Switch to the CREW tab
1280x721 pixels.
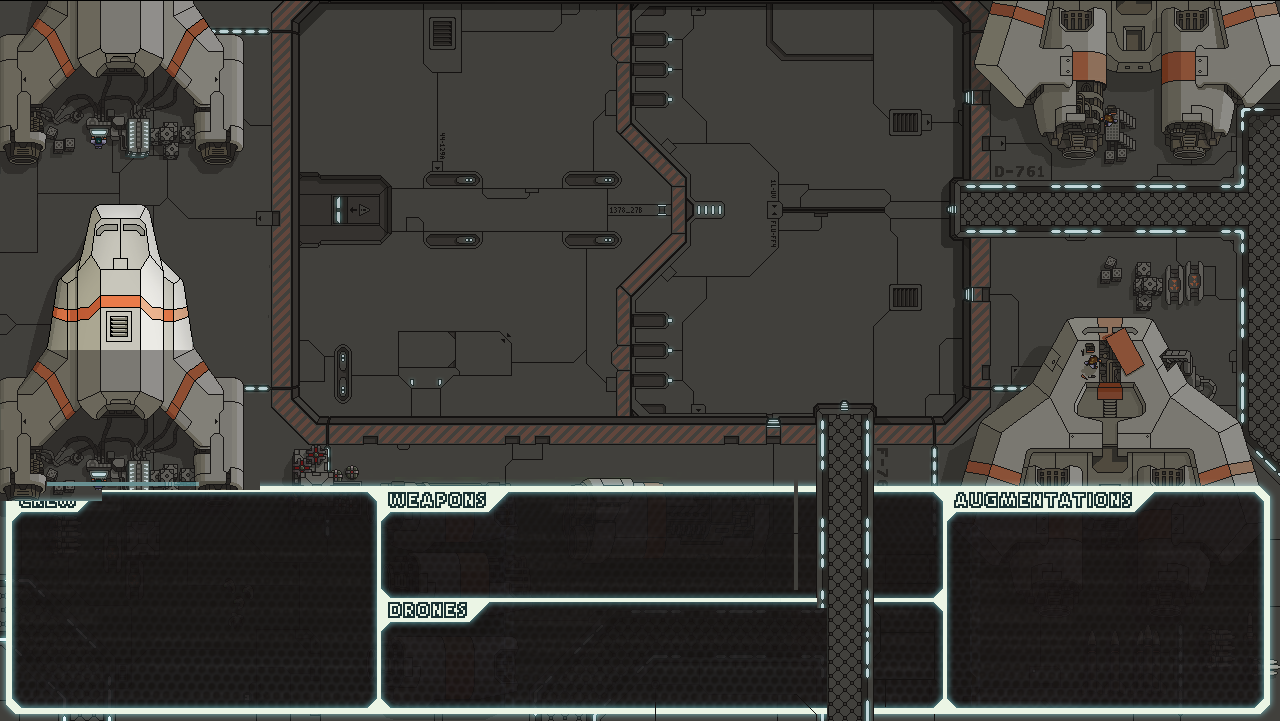pyautogui.click(x=48, y=502)
